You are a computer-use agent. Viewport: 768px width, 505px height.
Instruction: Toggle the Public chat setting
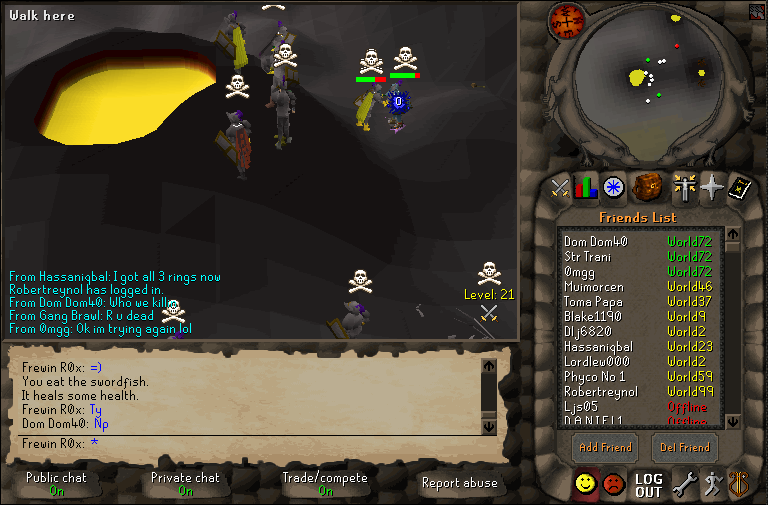(56, 484)
